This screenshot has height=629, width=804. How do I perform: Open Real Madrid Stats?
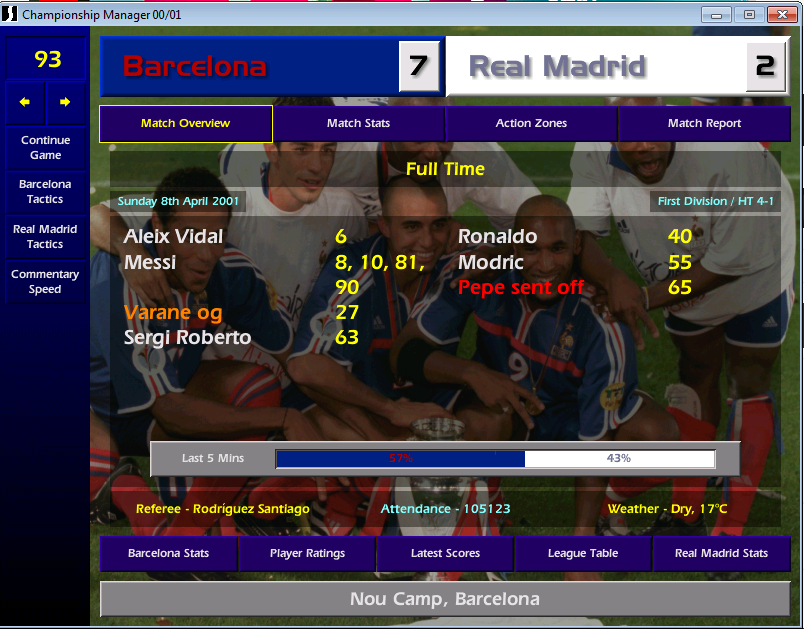pyautogui.click(x=721, y=553)
